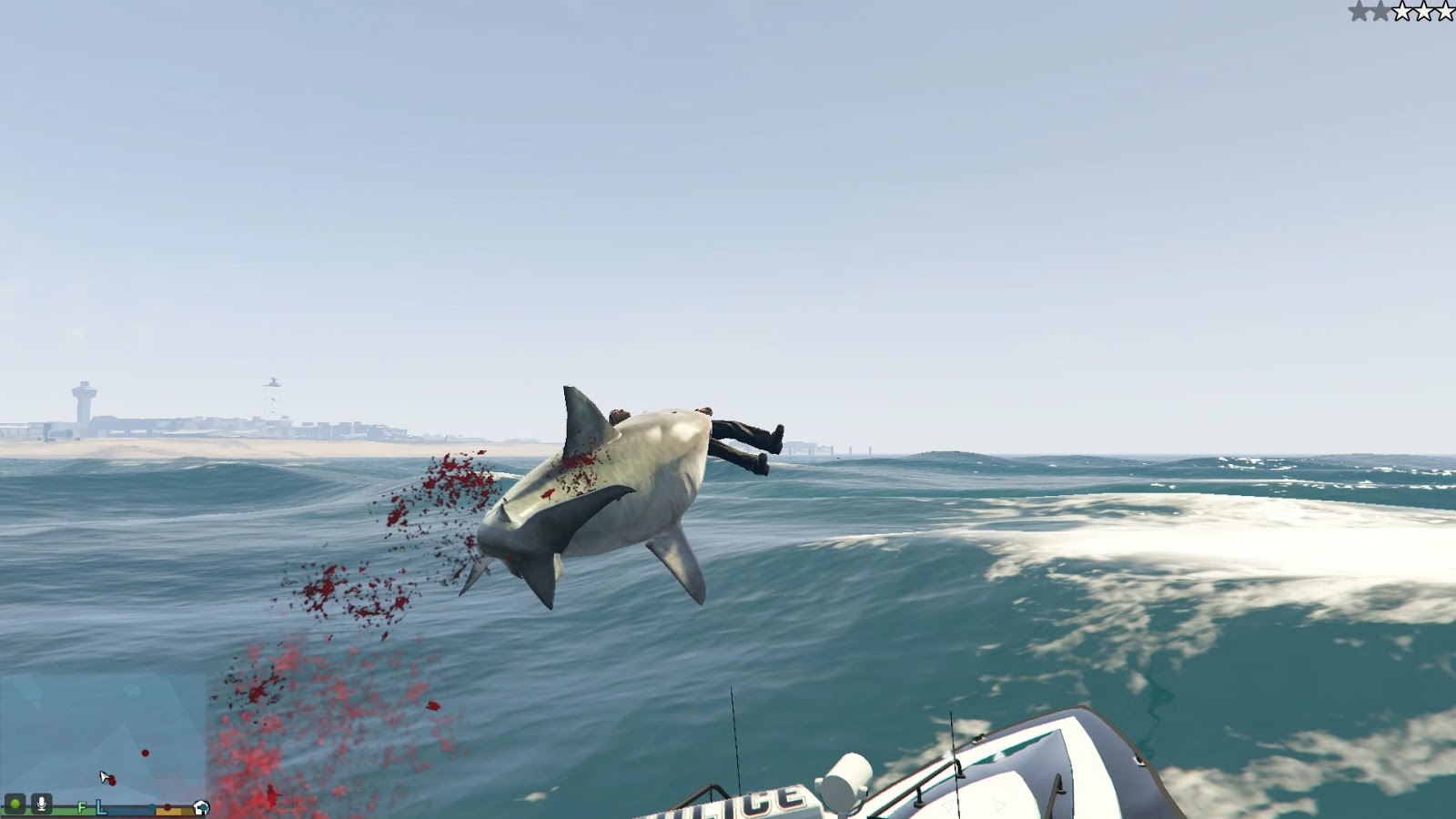Screen dimensions: 1456x819
Task: Mute the microphone icon on the minimap
Action: coord(42,805)
